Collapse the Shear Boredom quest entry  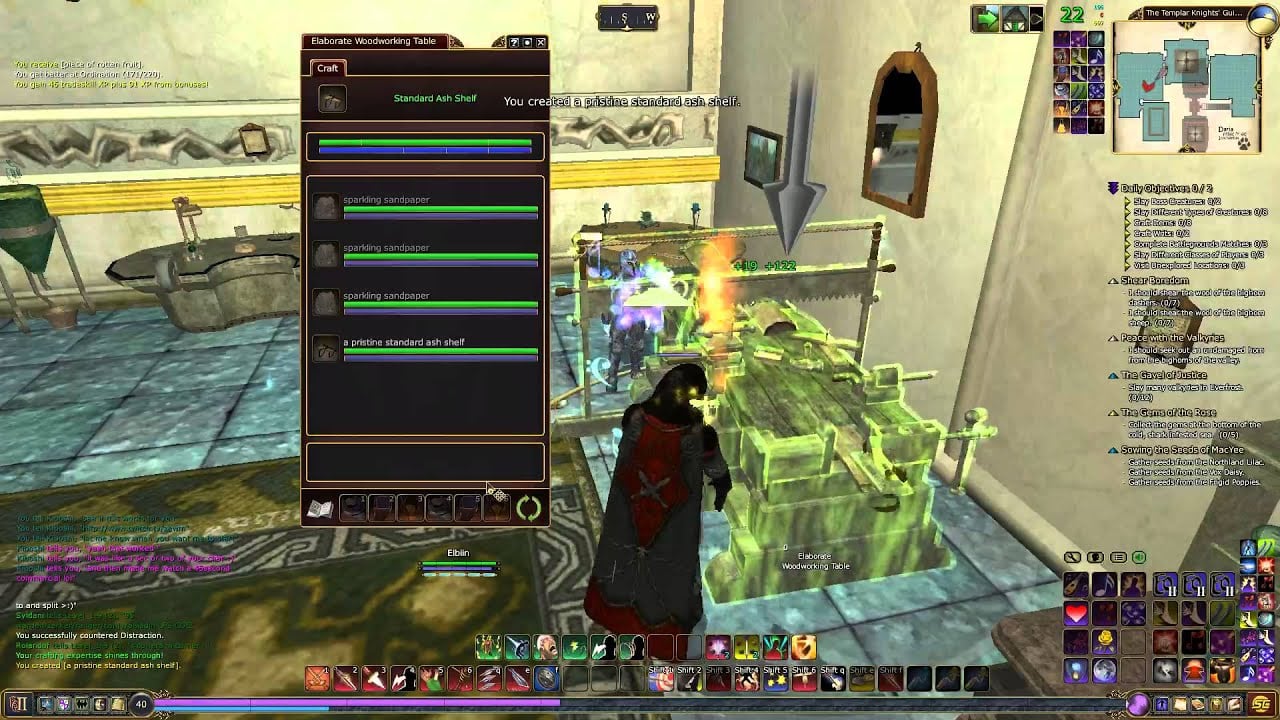[1111, 281]
